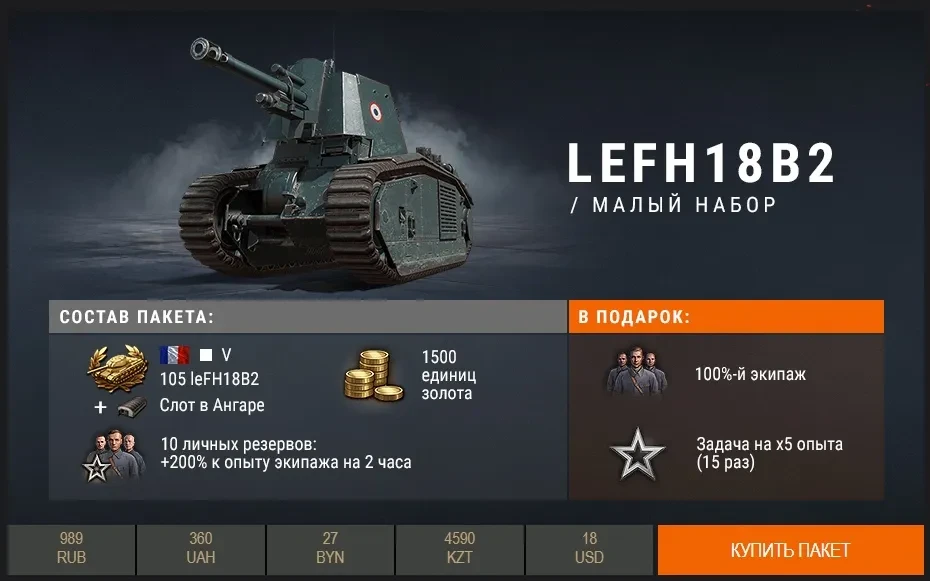Image resolution: width=930 pixels, height=581 pixels.
Task: Select the 989 RUB price option
Action: (x=71, y=550)
